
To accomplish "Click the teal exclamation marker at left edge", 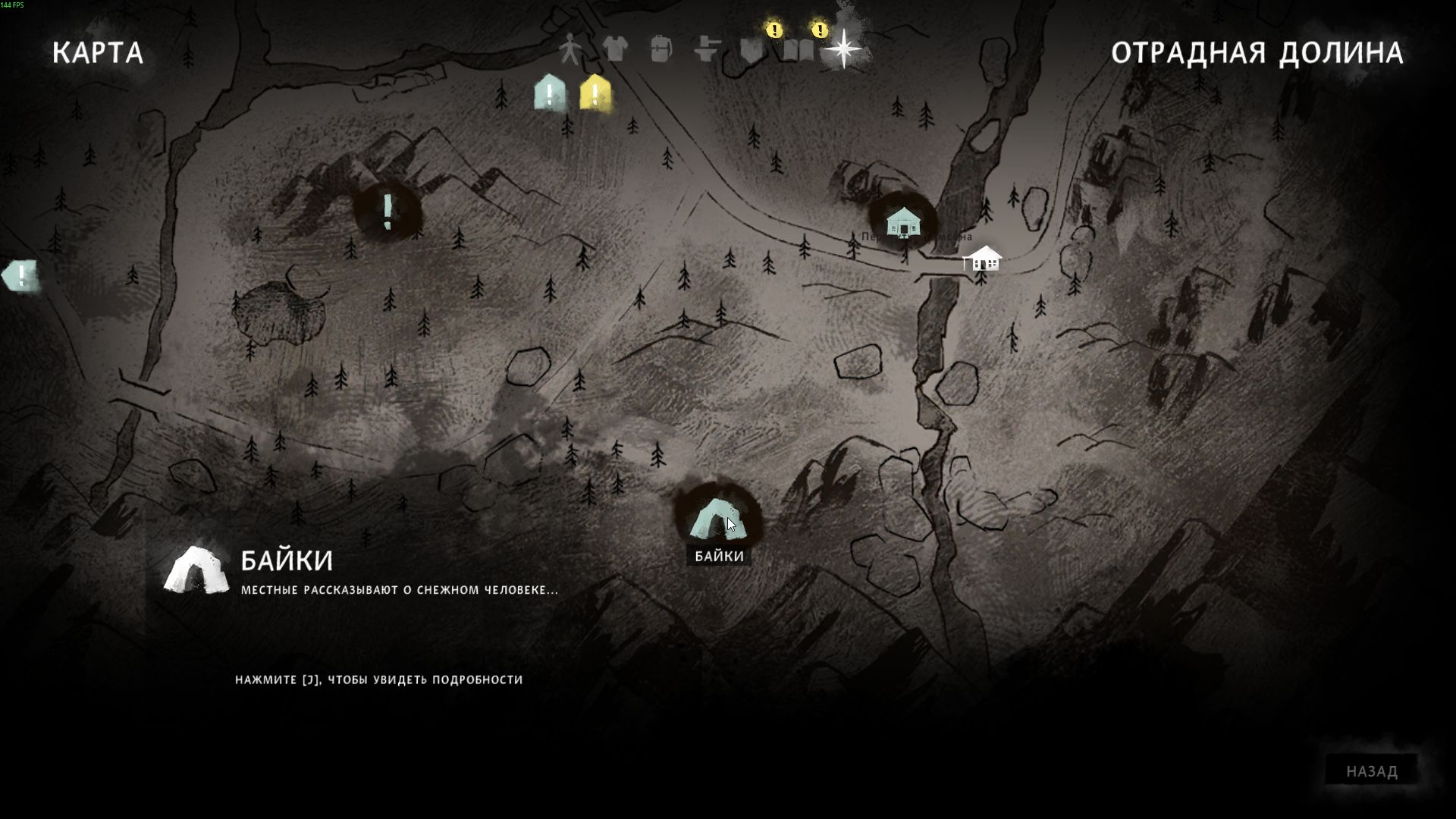I will tap(20, 275).
